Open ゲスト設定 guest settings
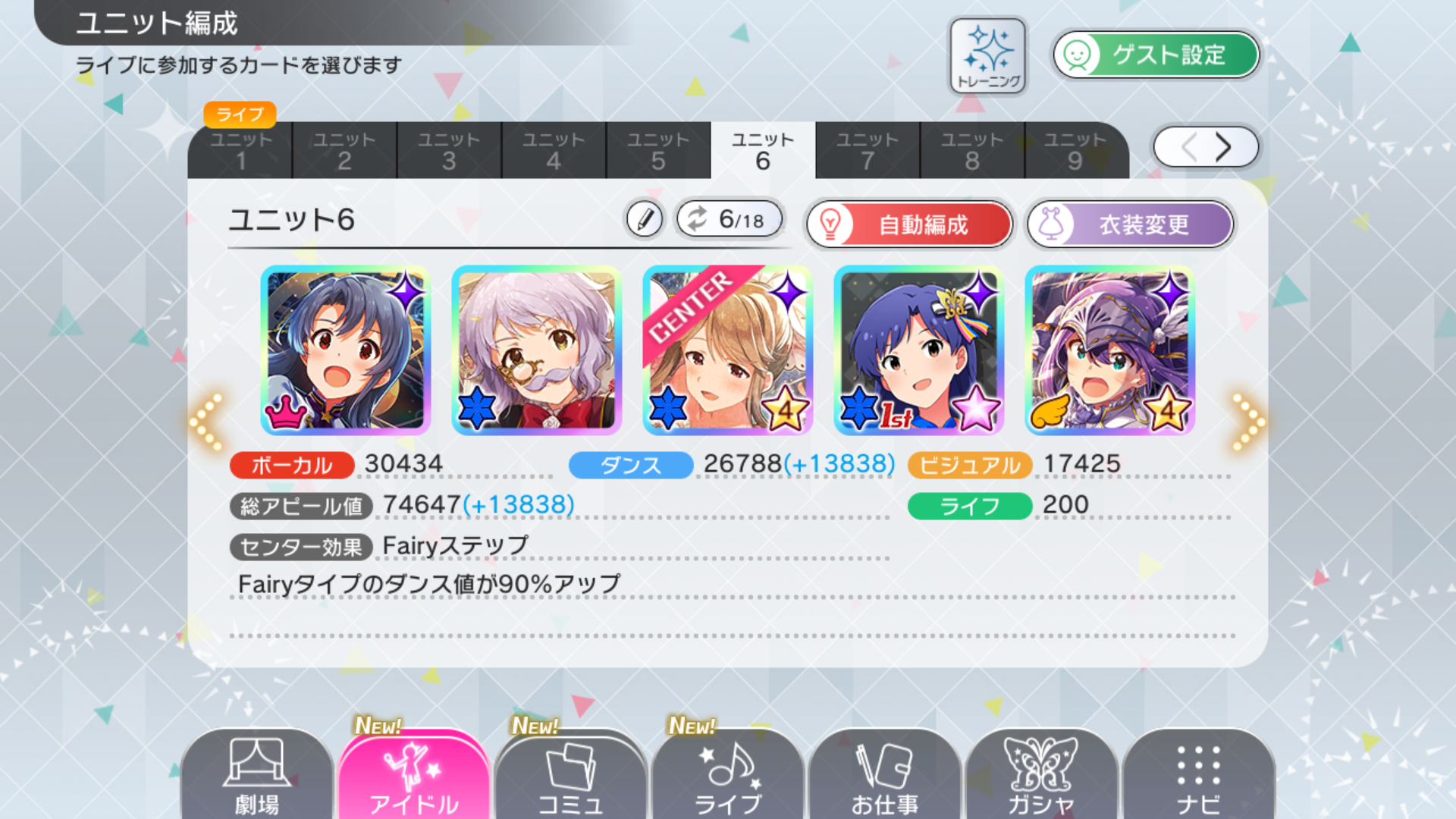The width and height of the screenshot is (1456, 819). 1156,55
